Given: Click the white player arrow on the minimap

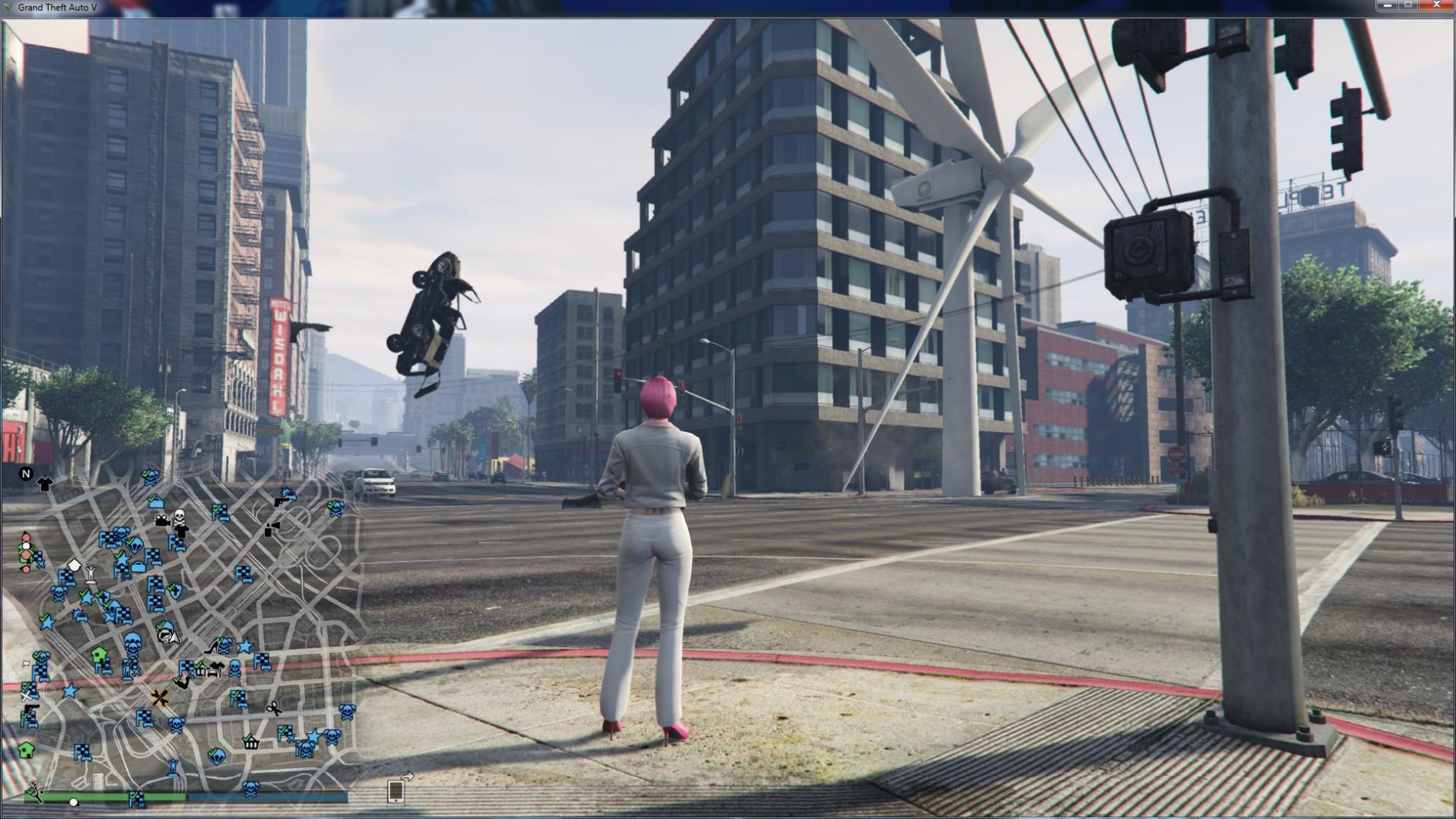Looking at the screenshot, I should click(175, 637).
